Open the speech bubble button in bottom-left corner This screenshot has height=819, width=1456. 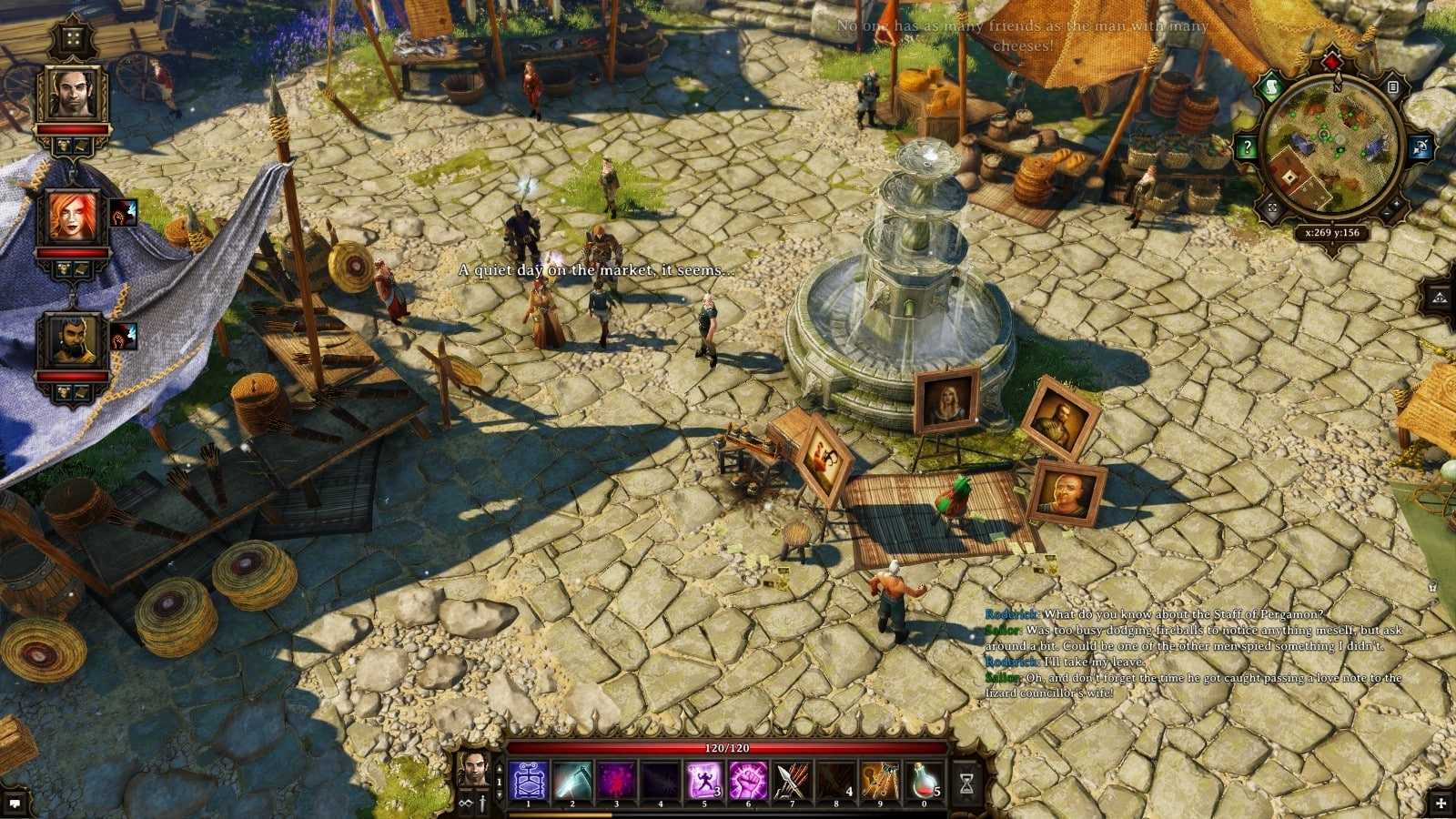(x=15, y=803)
